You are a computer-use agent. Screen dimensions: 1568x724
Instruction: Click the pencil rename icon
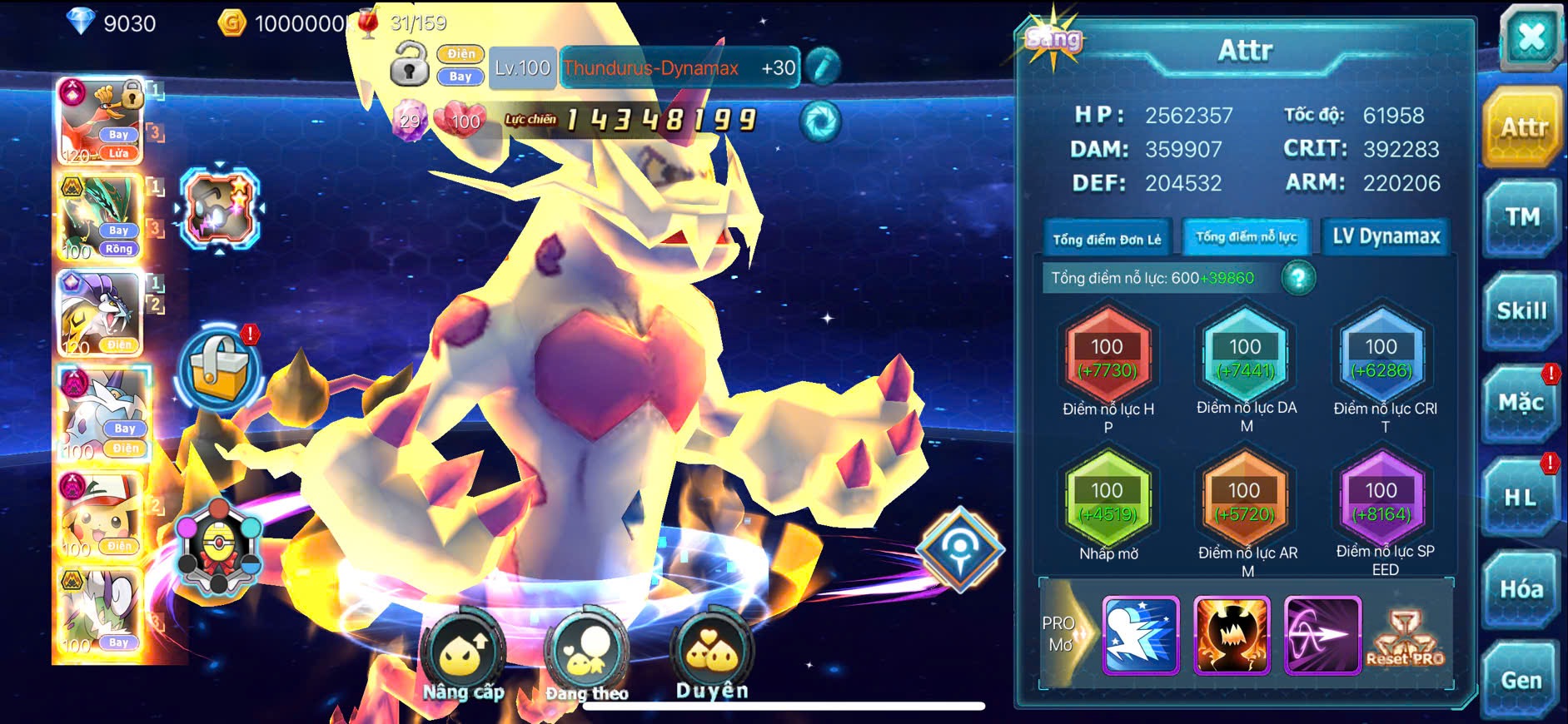pyautogui.click(x=823, y=67)
